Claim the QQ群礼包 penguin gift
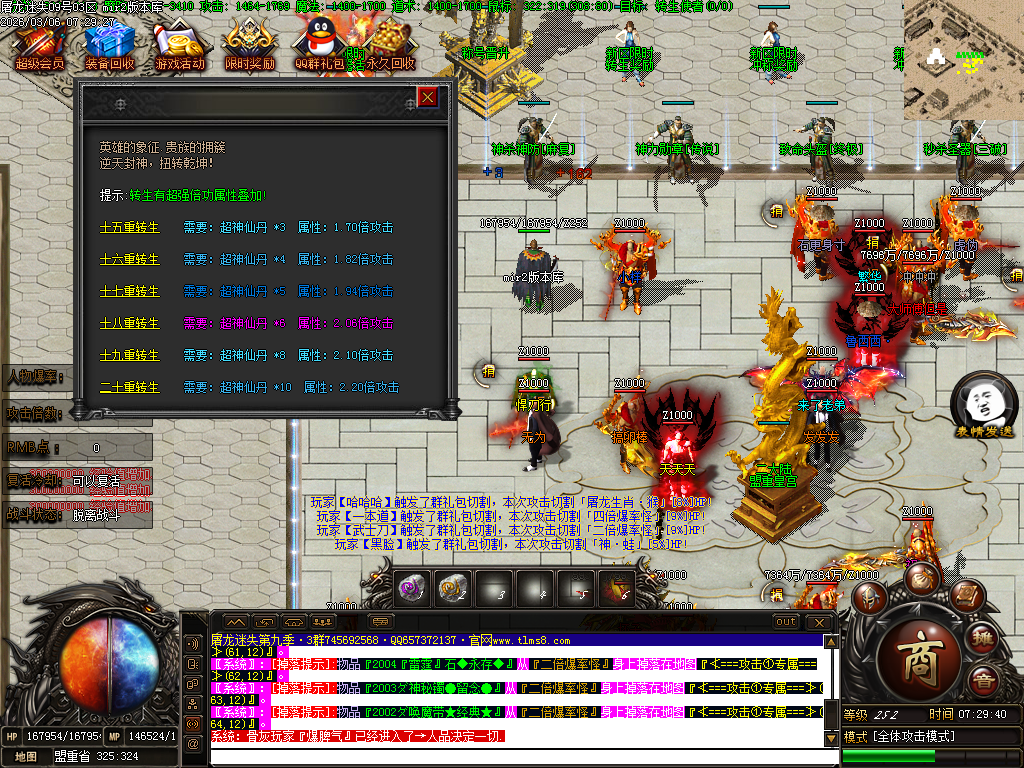Viewport: 1024px width, 768px height. [319, 44]
